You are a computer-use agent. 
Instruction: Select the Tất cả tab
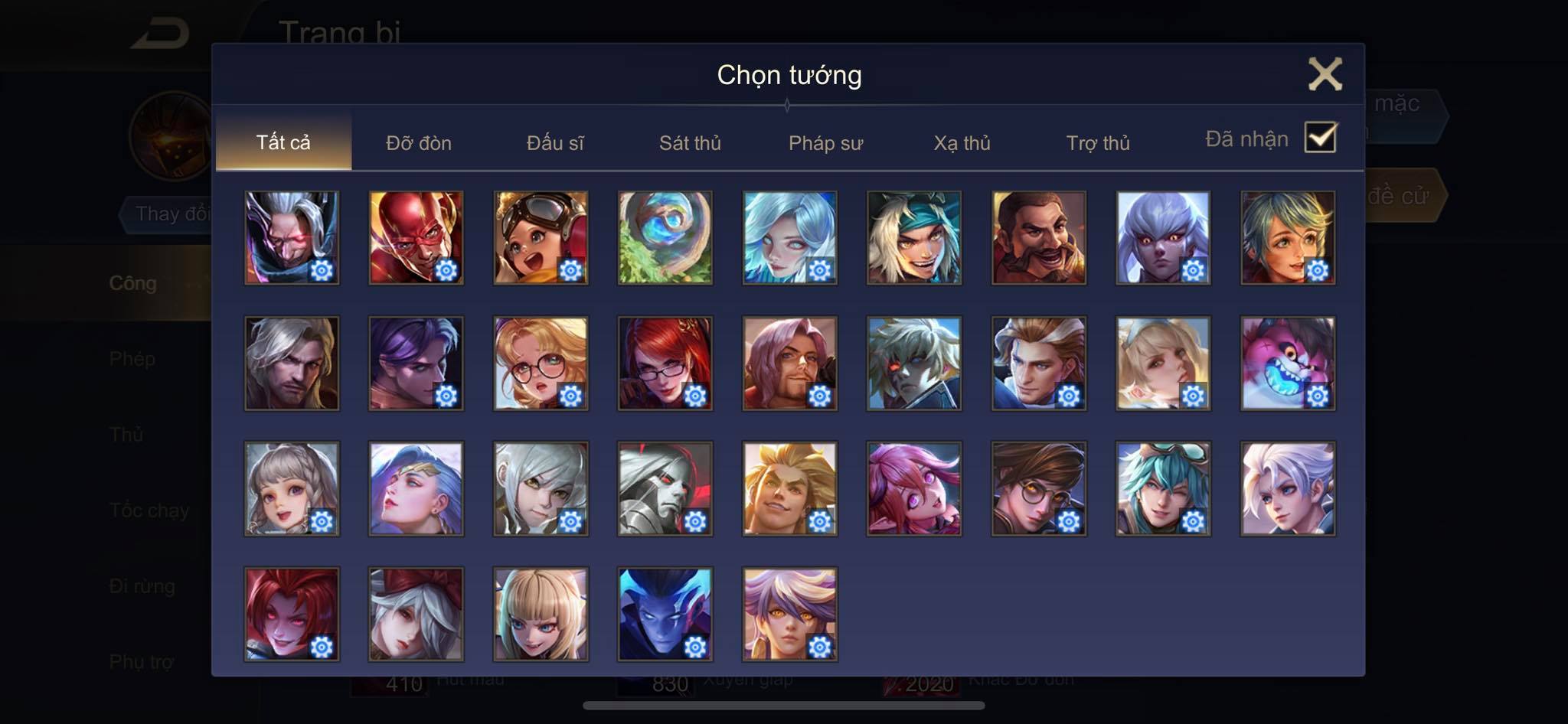283,142
